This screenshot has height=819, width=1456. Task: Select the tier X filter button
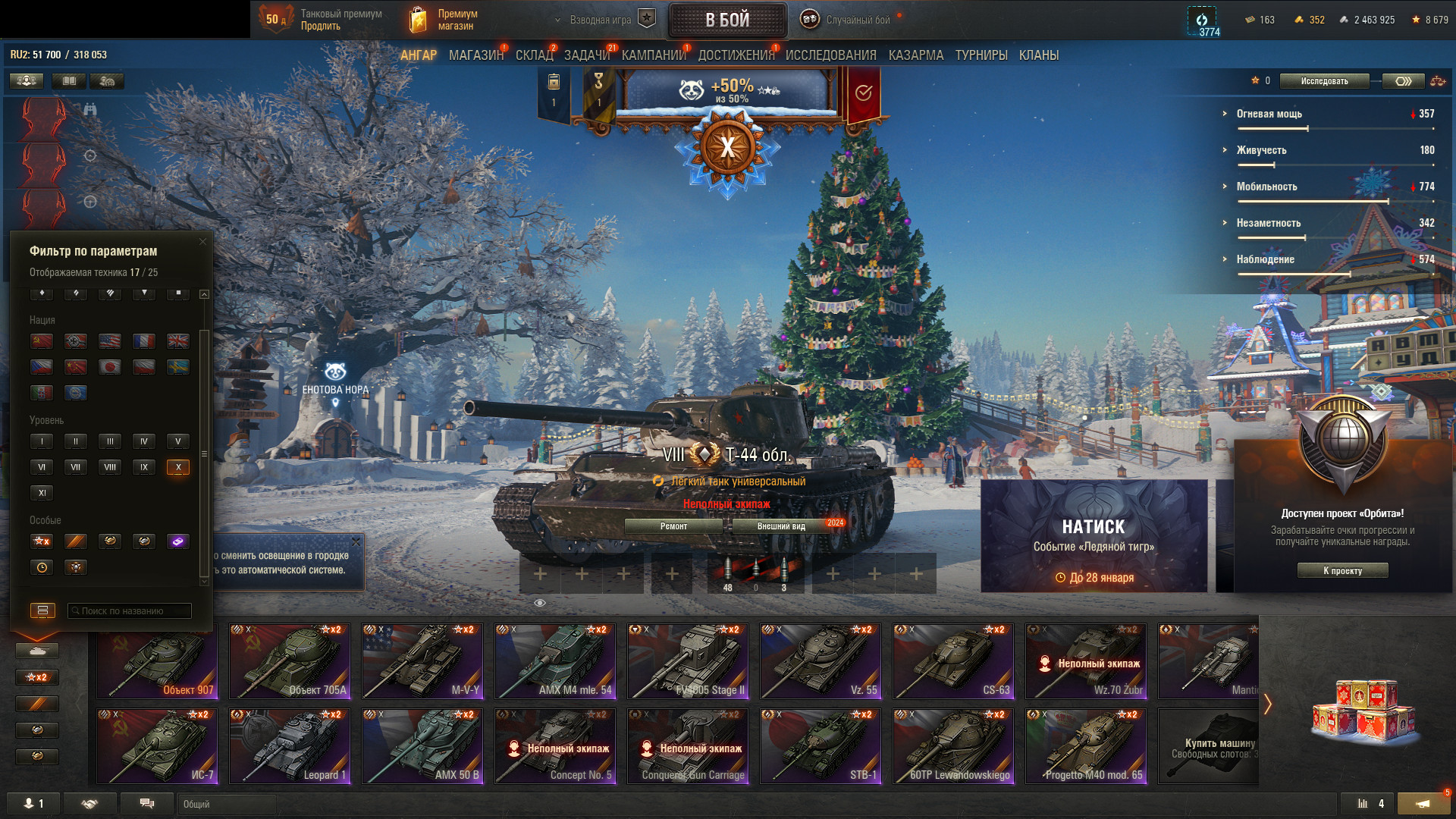pos(178,467)
